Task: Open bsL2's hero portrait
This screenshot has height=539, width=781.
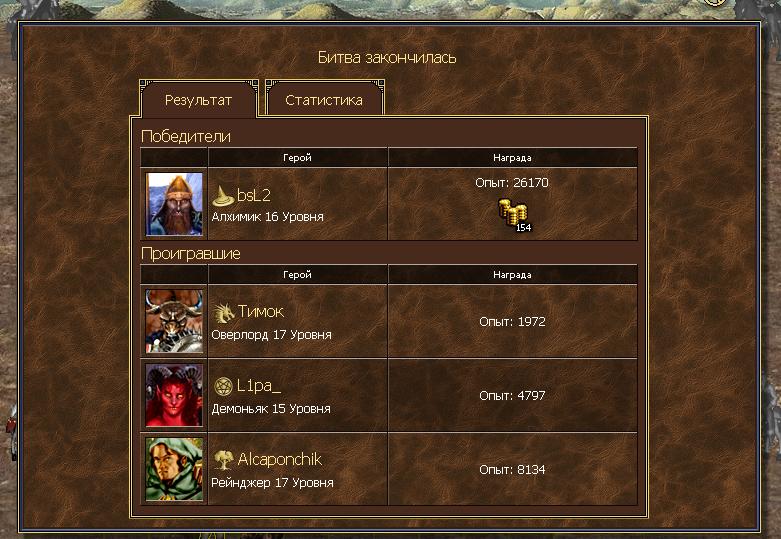Action: (175, 204)
